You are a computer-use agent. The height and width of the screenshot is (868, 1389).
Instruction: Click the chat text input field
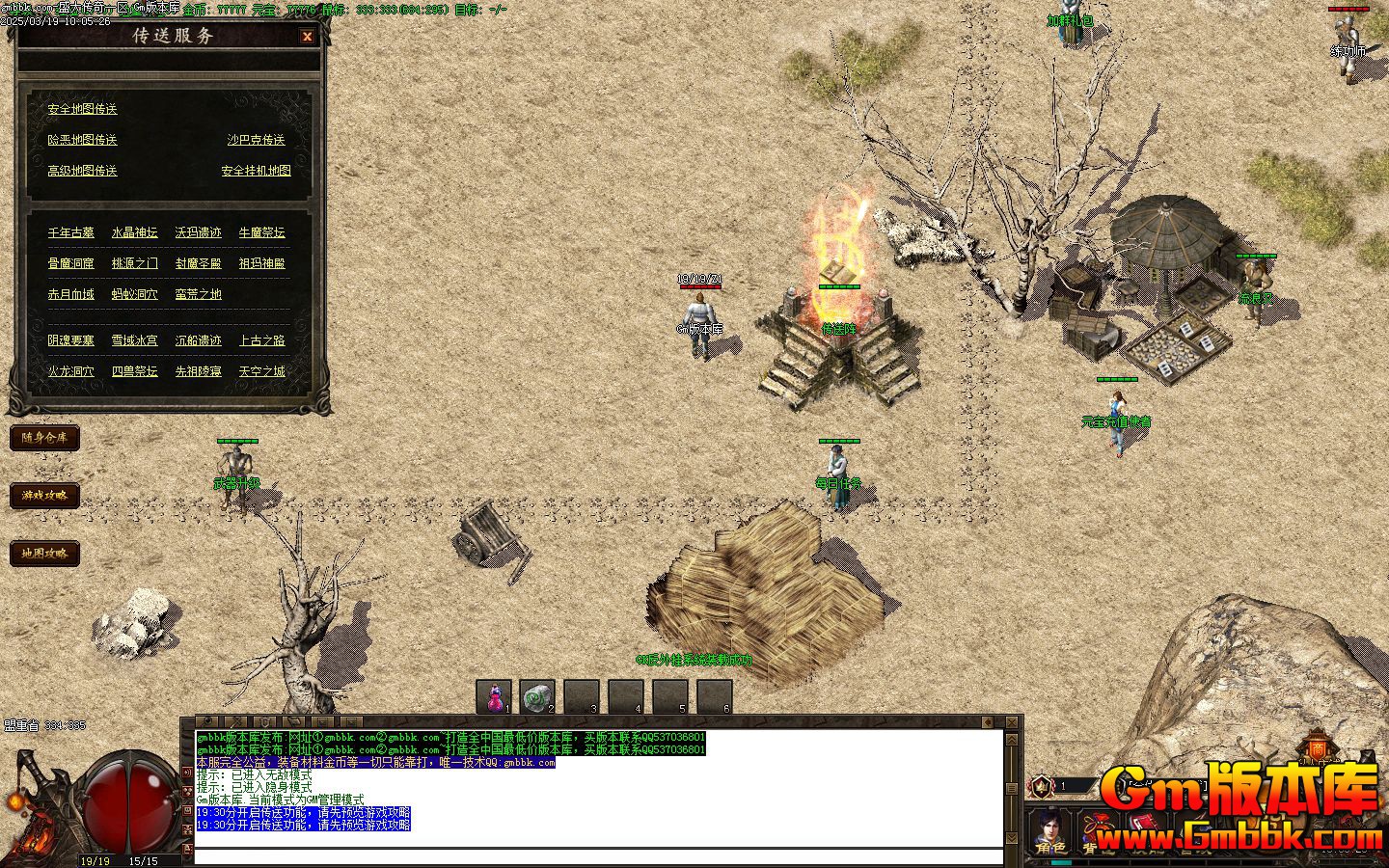598,856
